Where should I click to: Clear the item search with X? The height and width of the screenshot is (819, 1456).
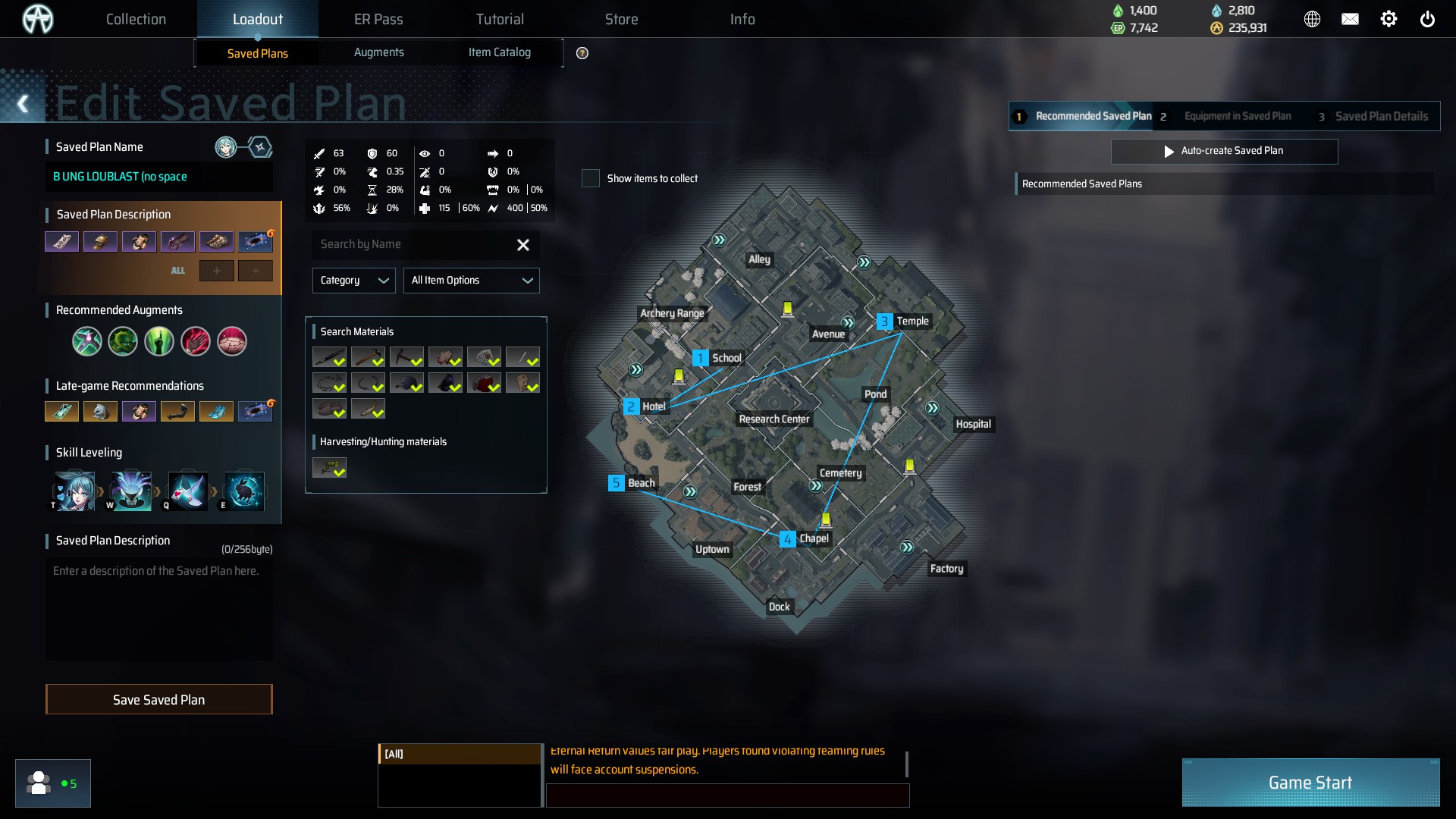[x=523, y=244]
